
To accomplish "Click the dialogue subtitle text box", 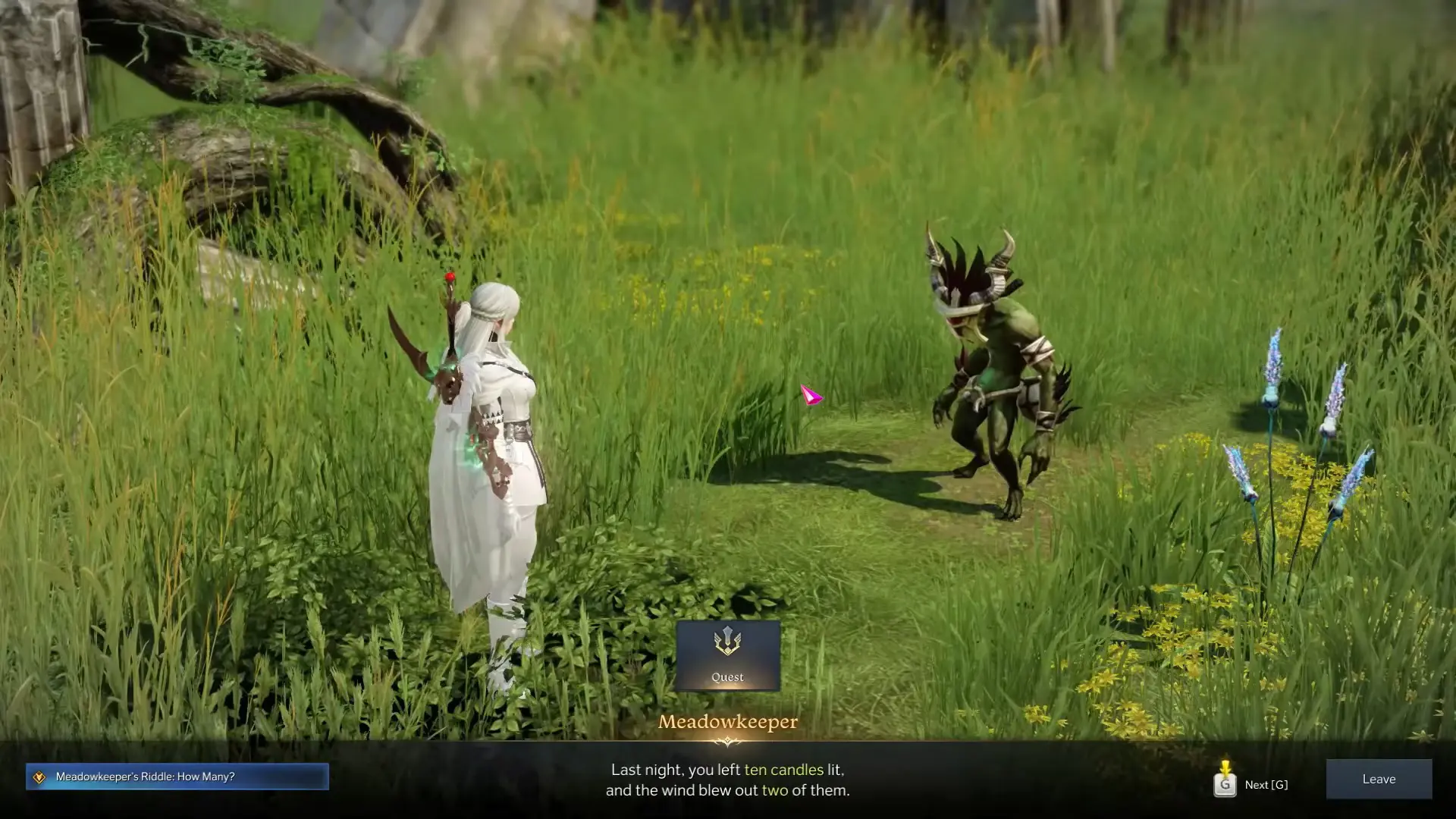I will coord(728,780).
